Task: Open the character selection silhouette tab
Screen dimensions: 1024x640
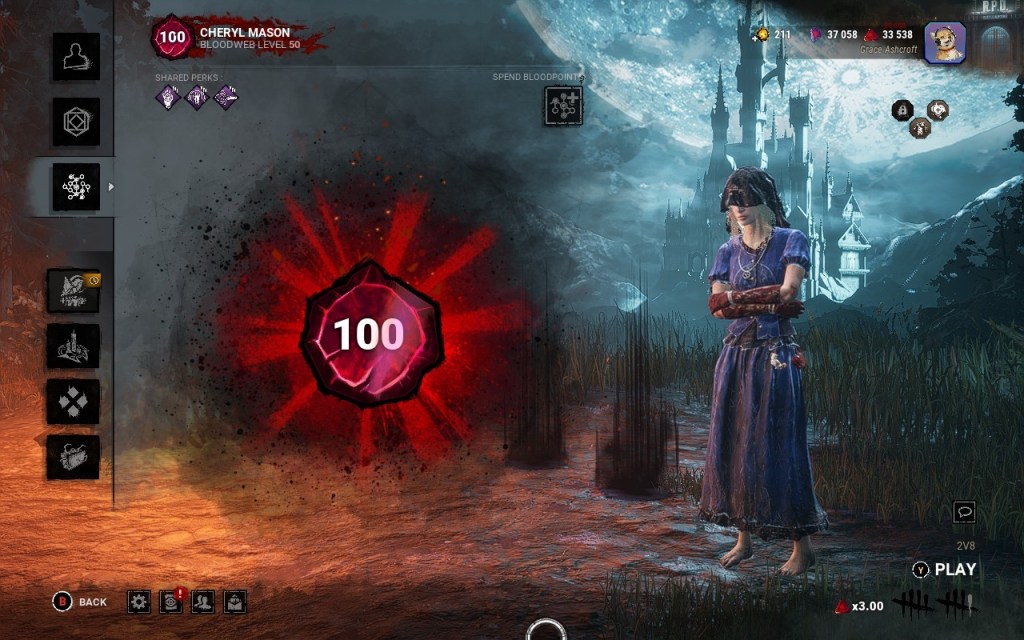Action: 76,57
